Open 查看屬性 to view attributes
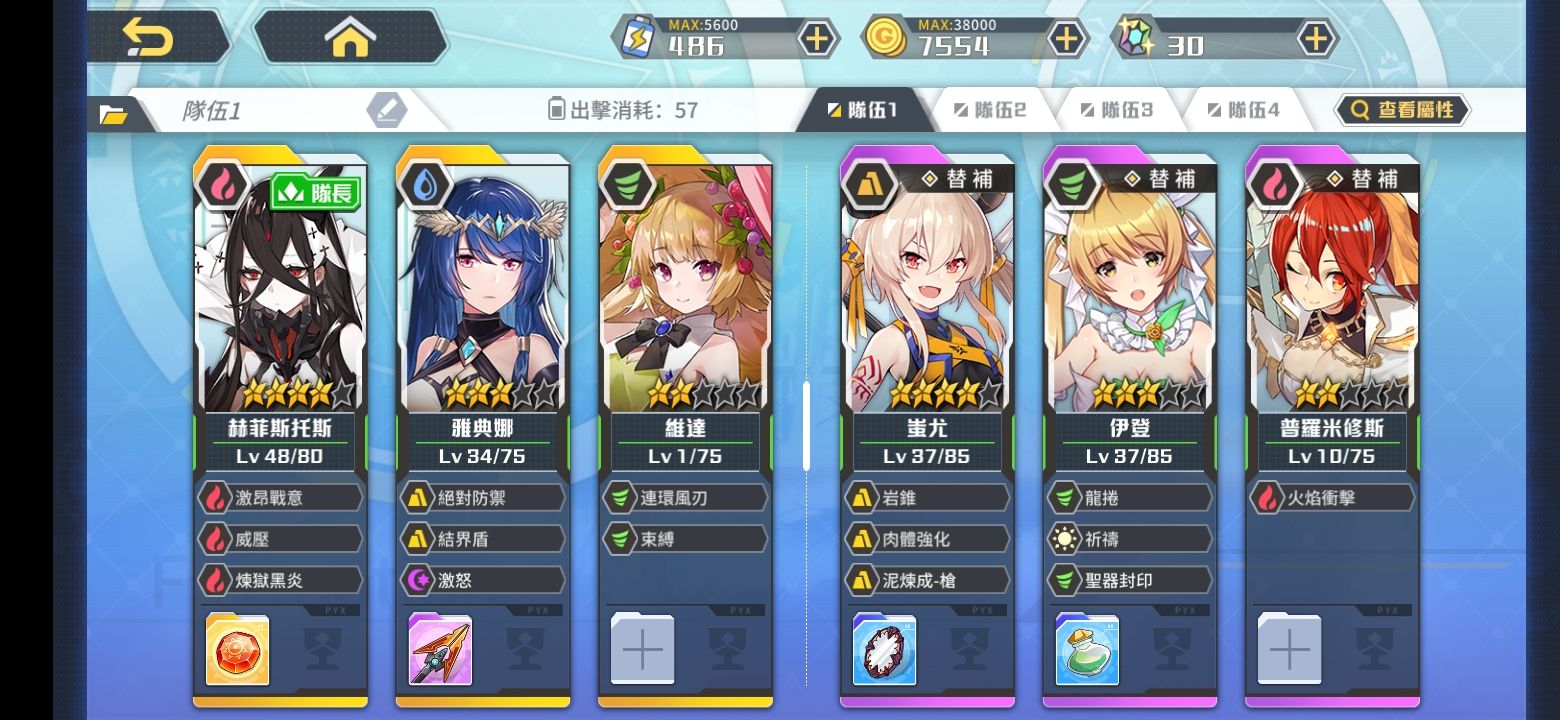This screenshot has height=720, width=1560. pos(1402,110)
